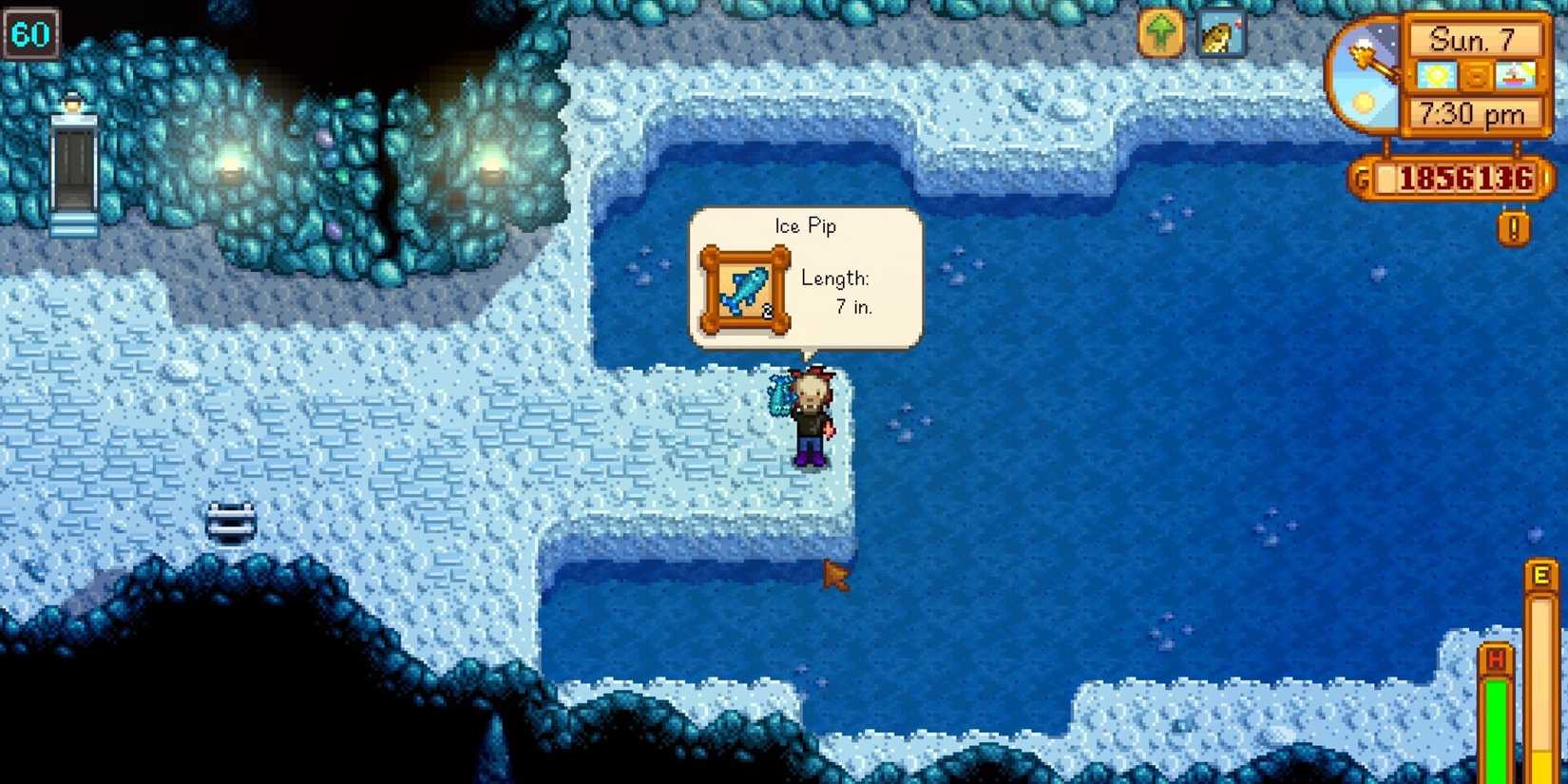Click the Ice Pip tooltip title text

coord(804,226)
